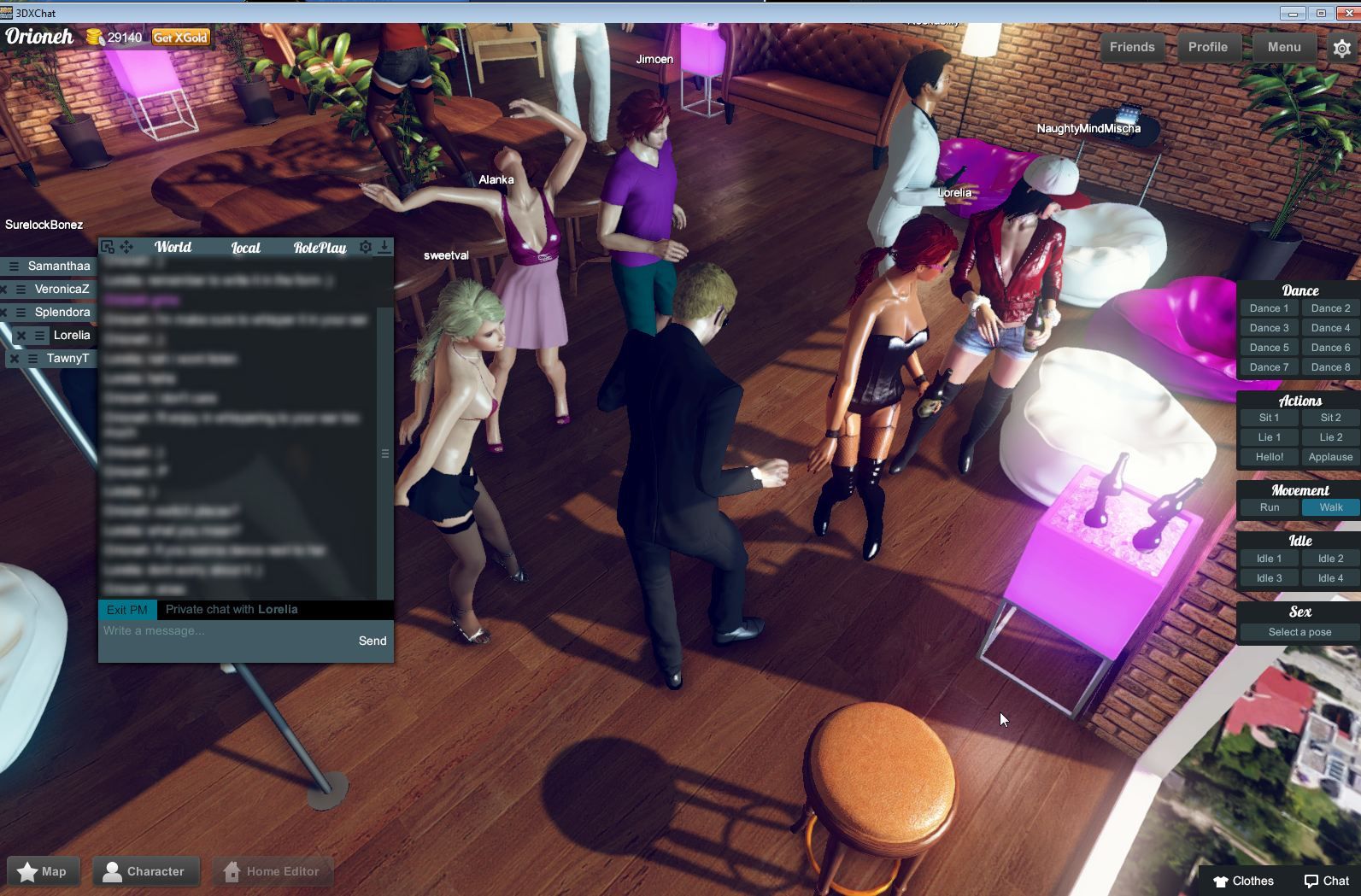Screen dimensions: 1361x896
Task: Click the pop-out chat window icon
Action: tap(107, 247)
